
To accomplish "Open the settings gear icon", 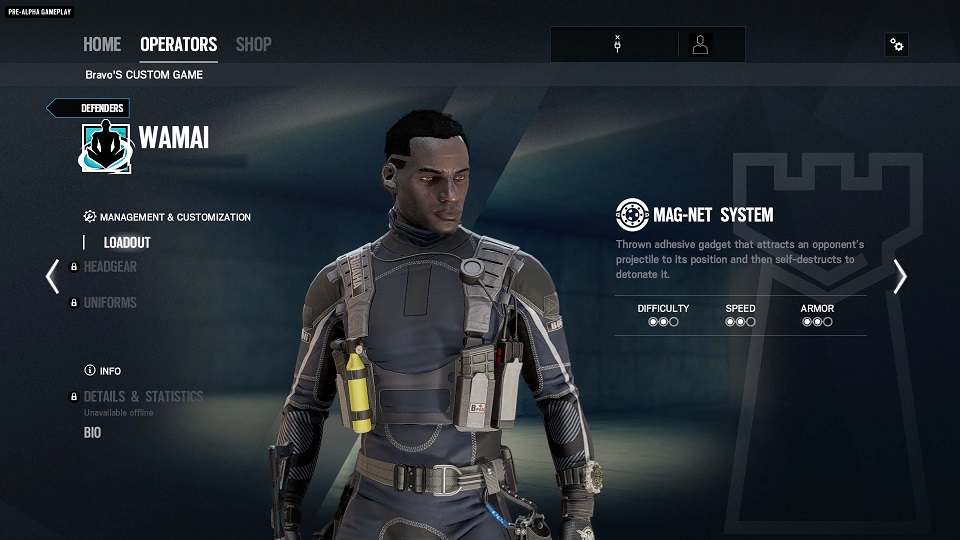I will (x=896, y=45).
